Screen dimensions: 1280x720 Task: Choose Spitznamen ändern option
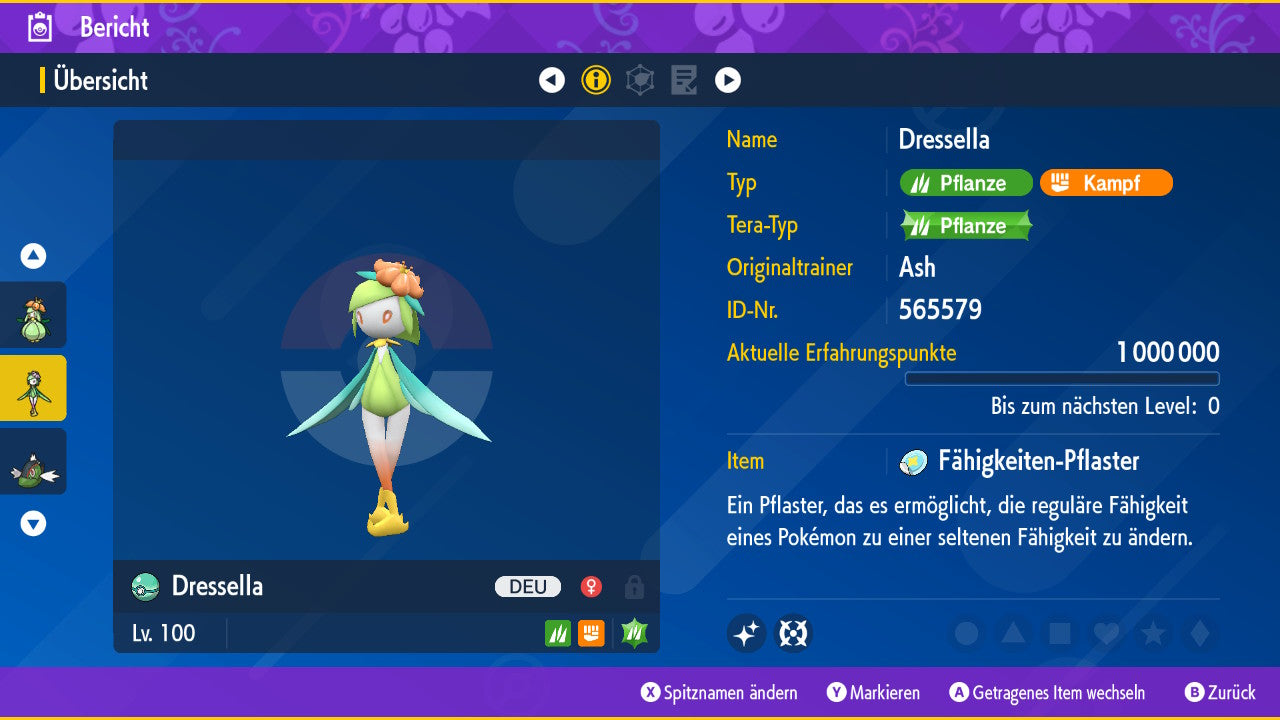(720, 693)
